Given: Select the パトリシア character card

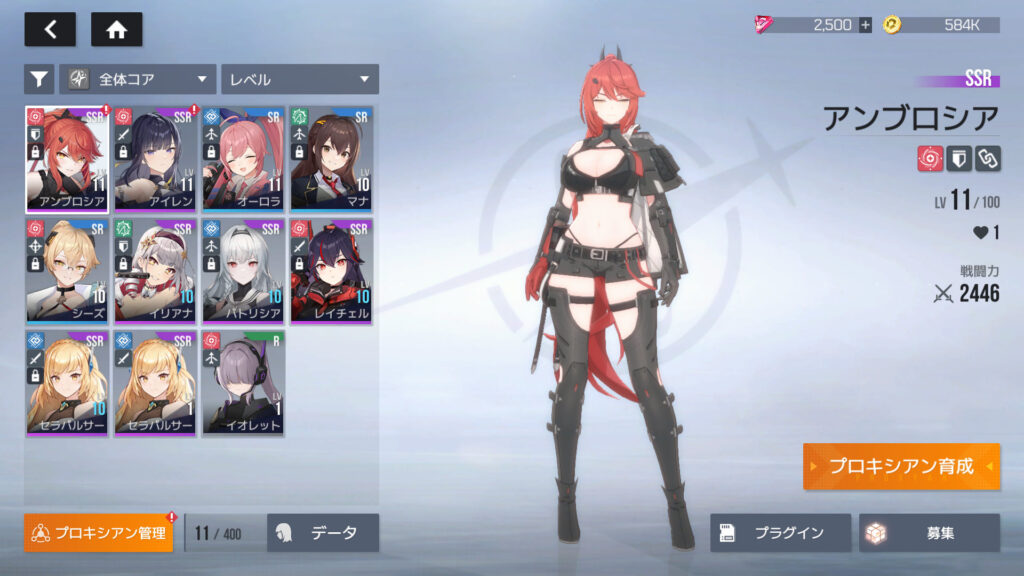Looking at the screenshot, I should 244,271.
